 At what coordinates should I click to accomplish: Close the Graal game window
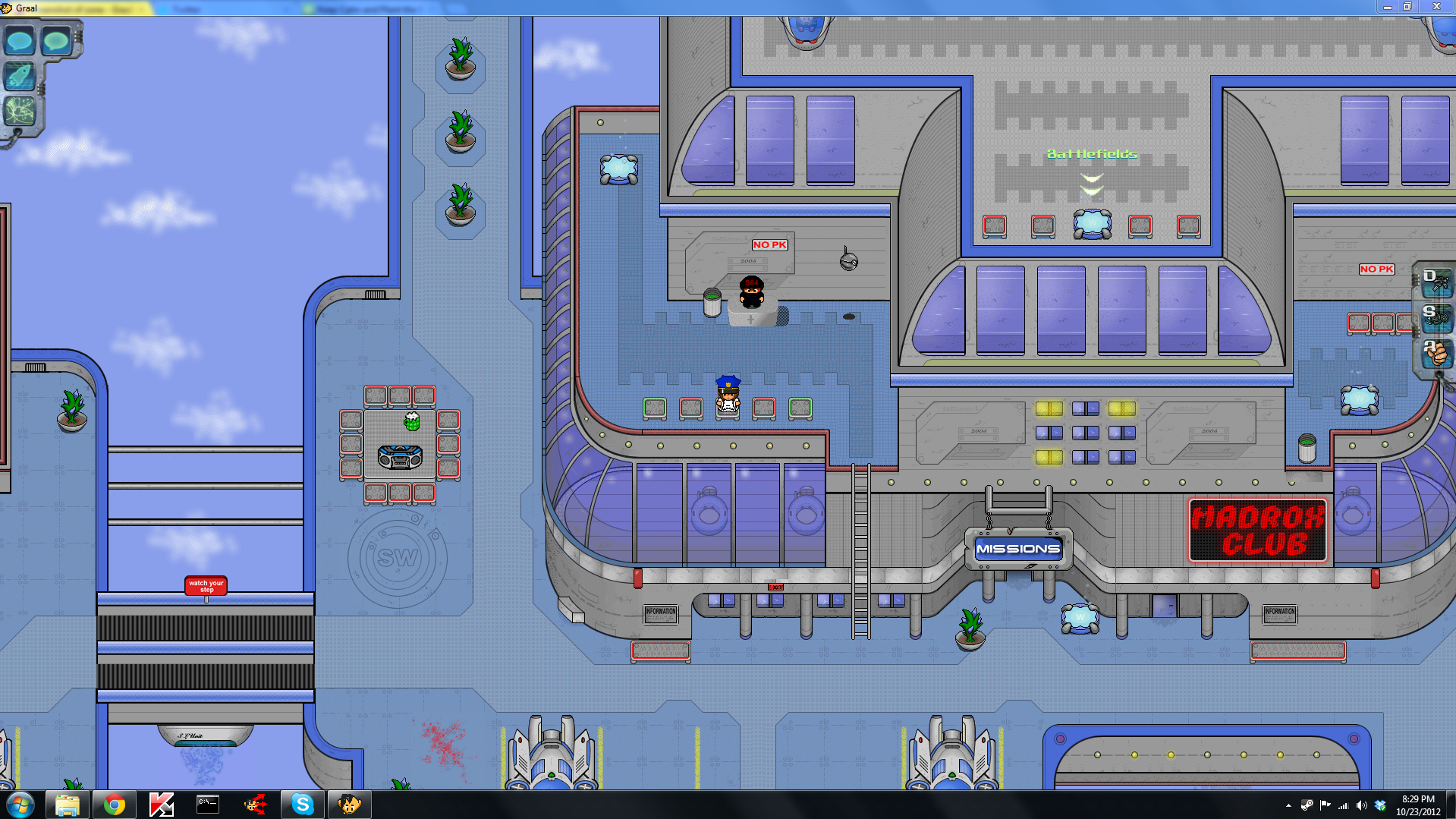click(1436, 7)
